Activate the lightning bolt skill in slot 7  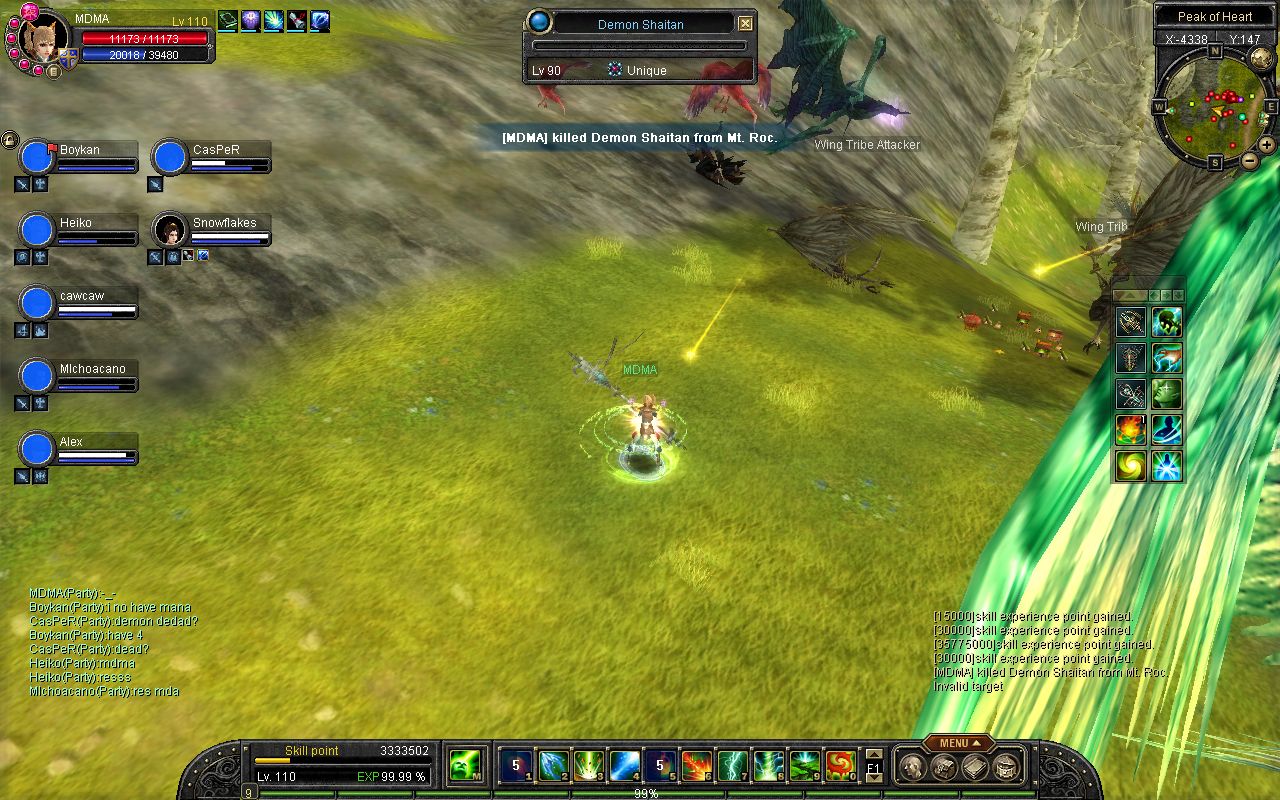tap(732, 766)
